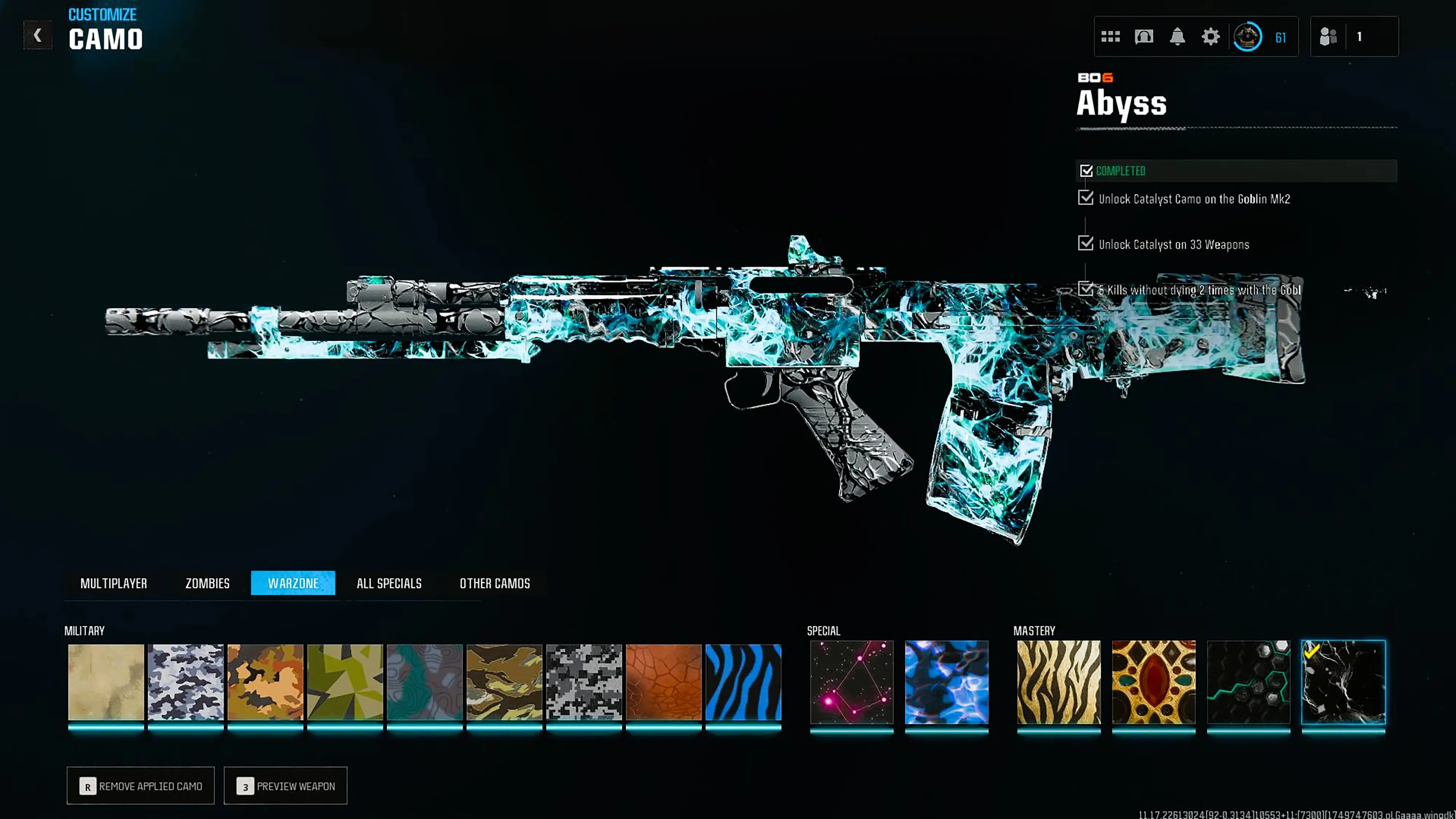Choose the pink constellation special camo

[x=852, y=682]
